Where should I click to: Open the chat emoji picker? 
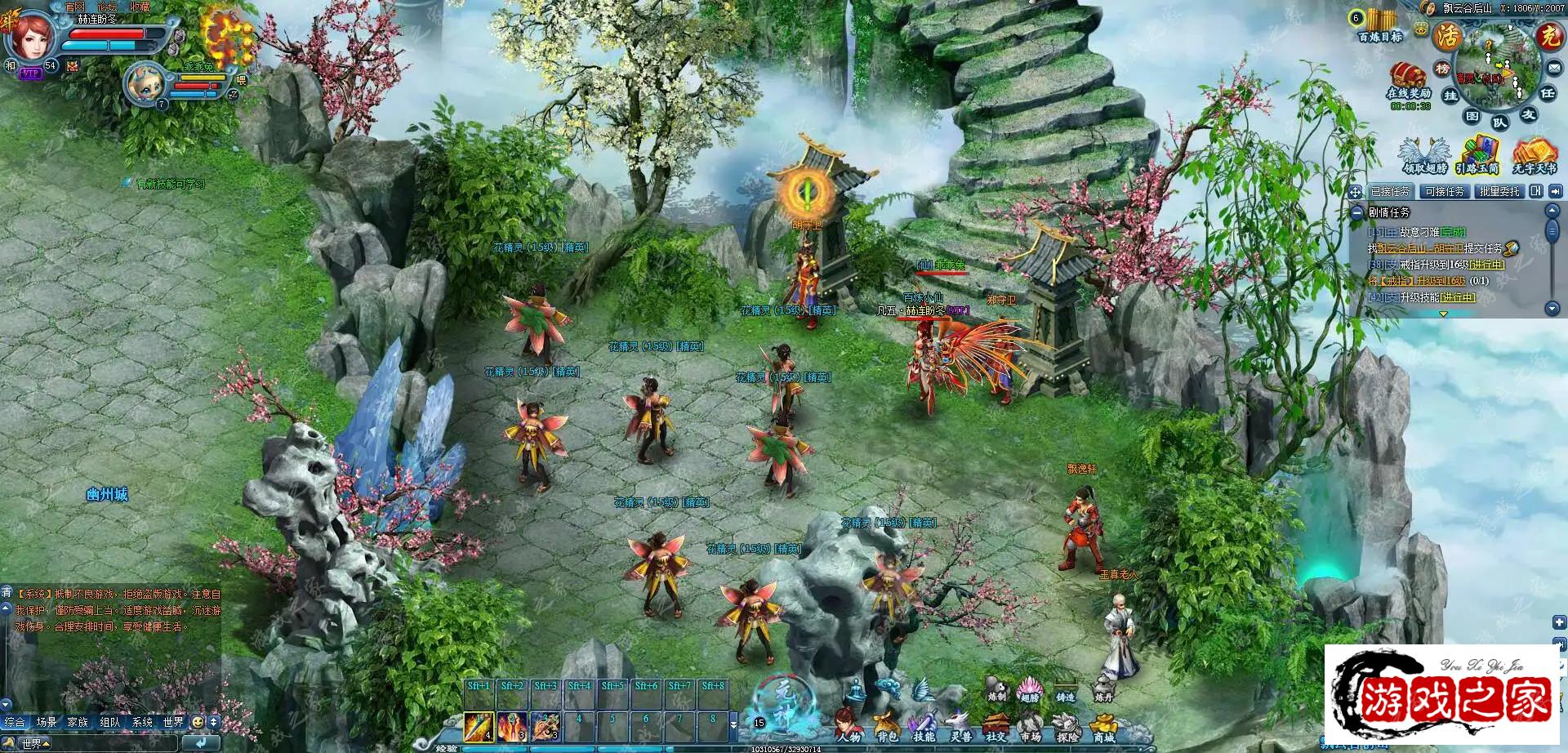[197, 722]
